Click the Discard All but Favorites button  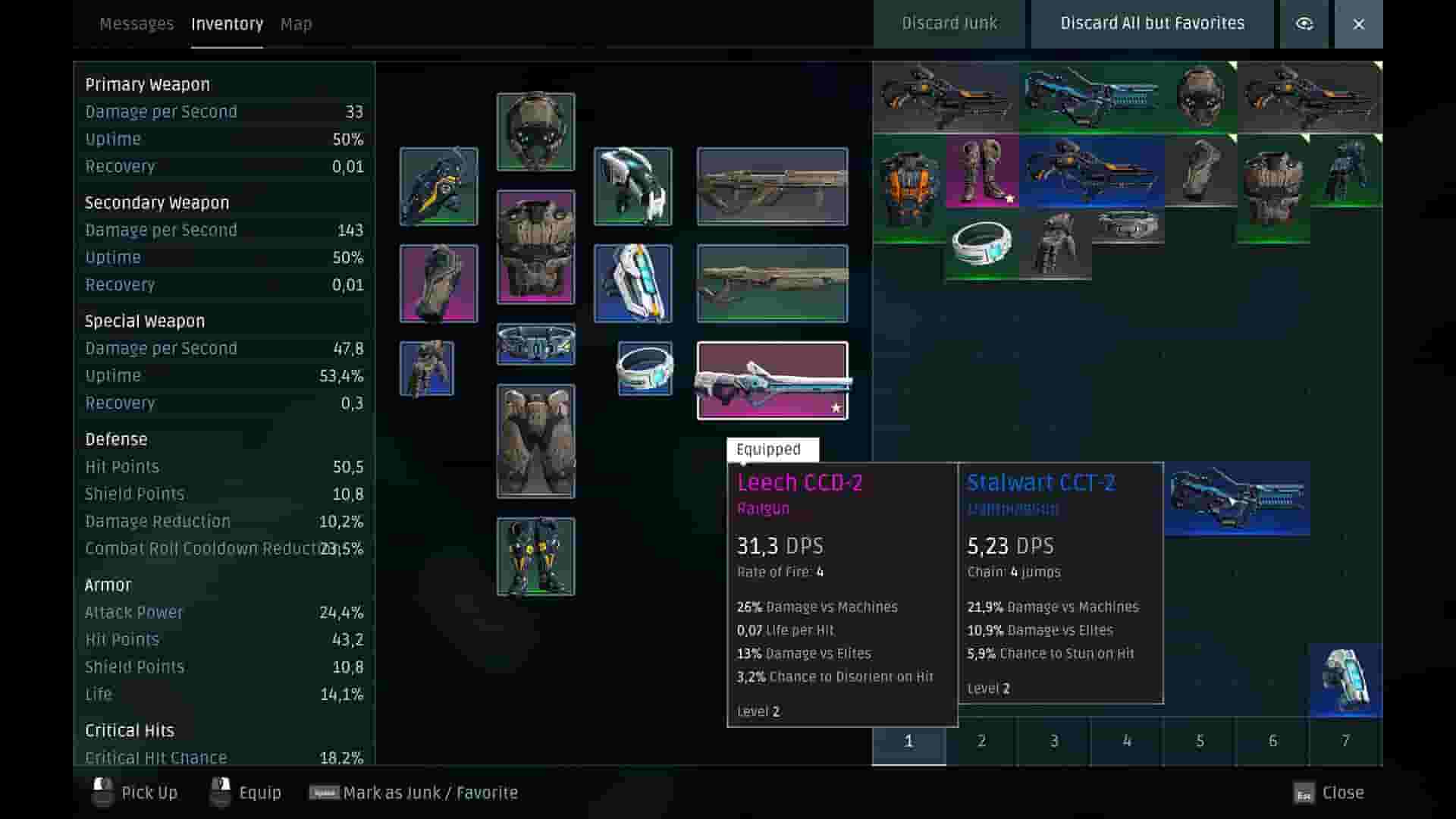[x=1151, y=24]
